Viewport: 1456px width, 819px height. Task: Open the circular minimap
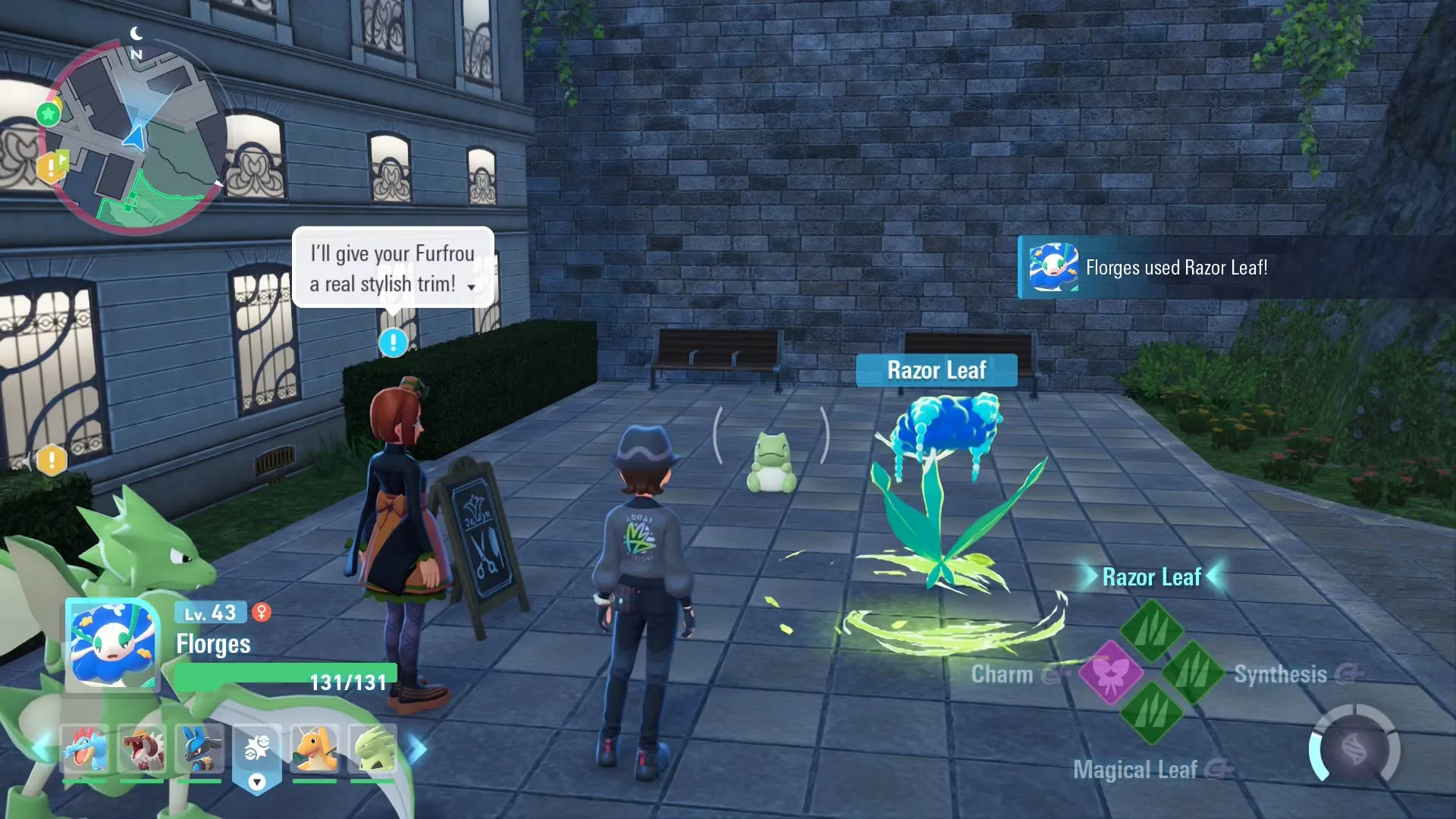tap(136, 136)
